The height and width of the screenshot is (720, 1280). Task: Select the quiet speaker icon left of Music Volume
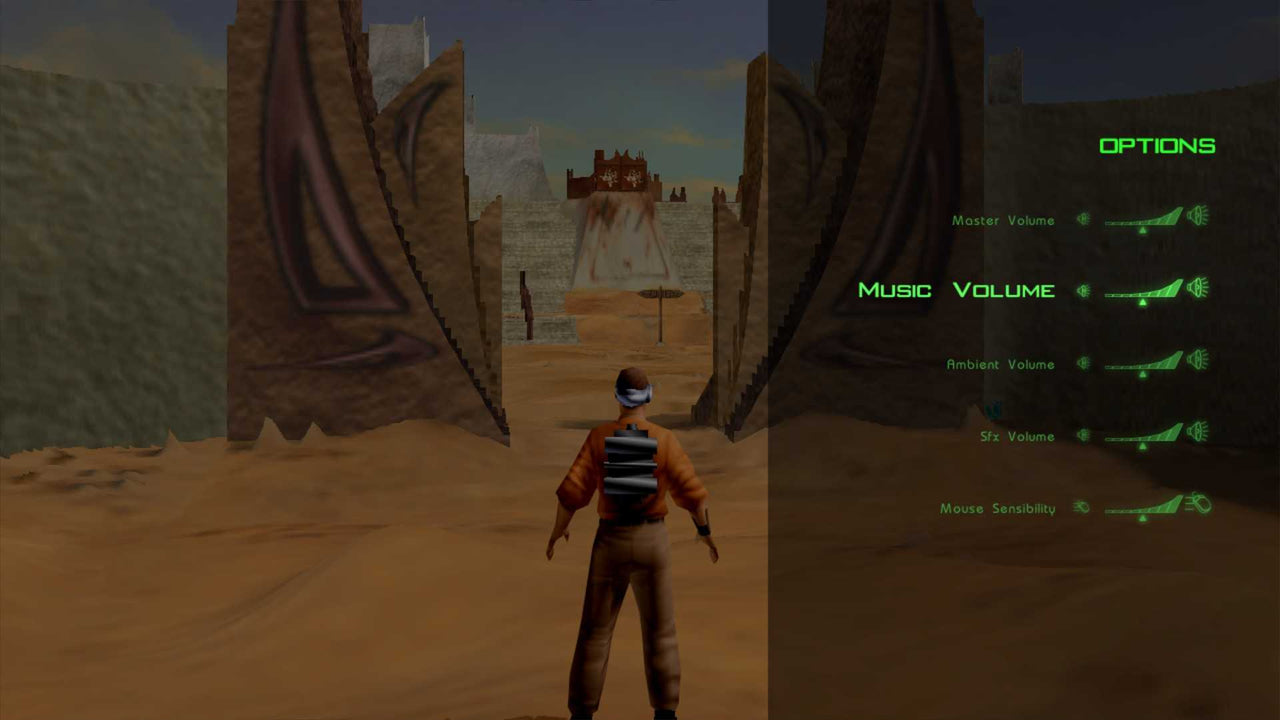(1083, 291)
